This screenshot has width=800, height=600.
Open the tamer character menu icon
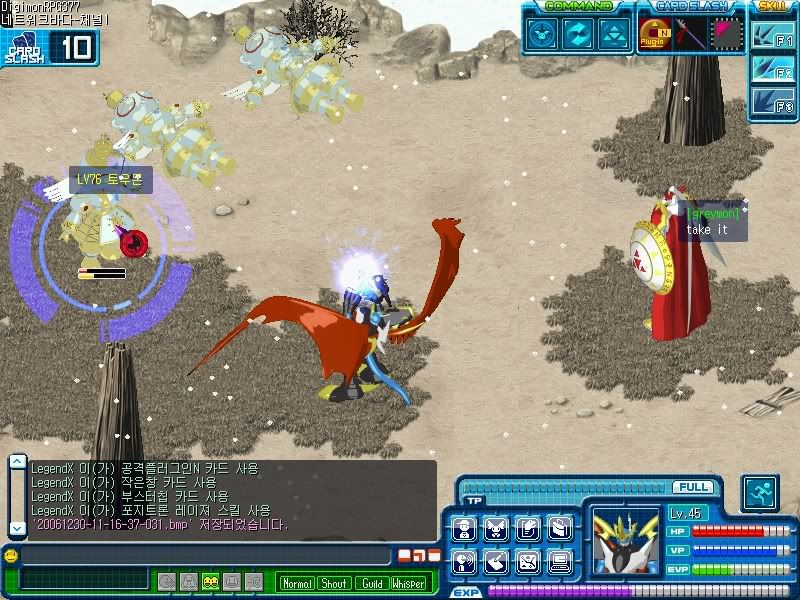click(x=463, y=529)
